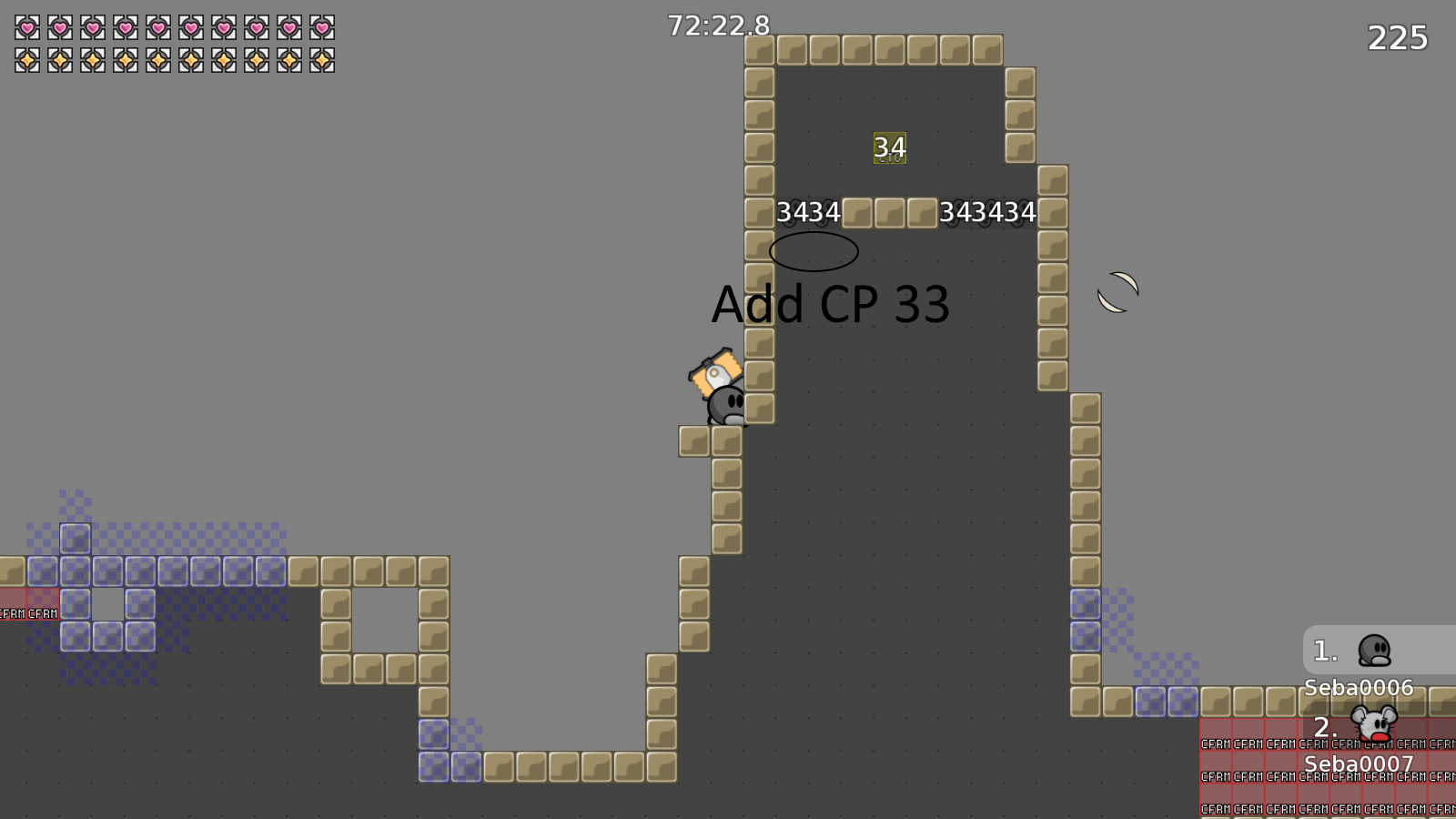1456x819 pixels.
Task: Select the 'Add CP 33' label
Action: pyautogui.click(x=831, y=305)
